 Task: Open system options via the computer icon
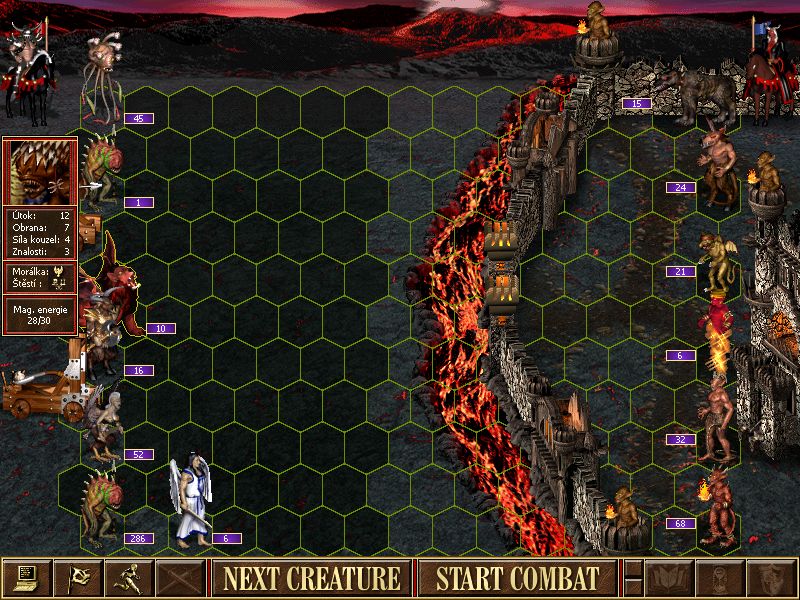click(x=26, y=578)
